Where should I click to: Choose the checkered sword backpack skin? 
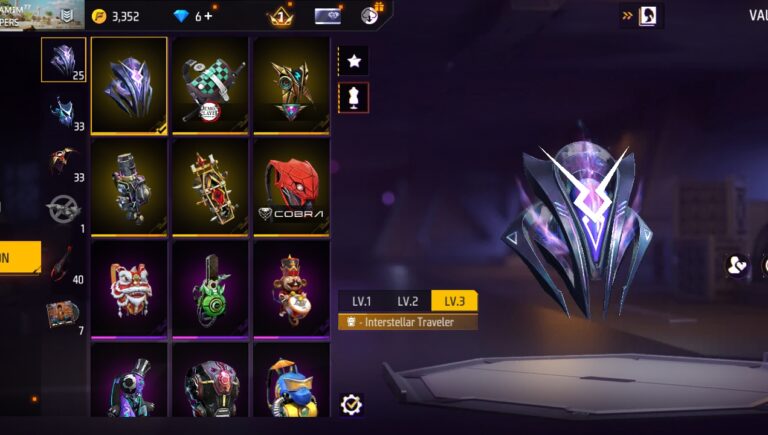coord(210,85)
